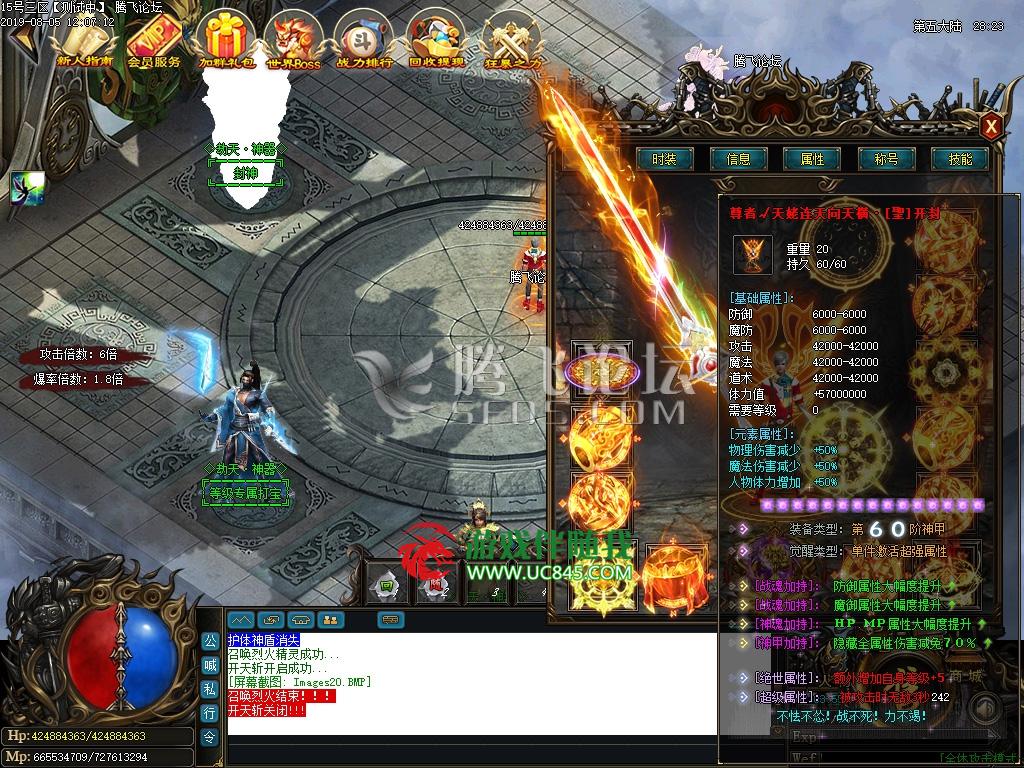Choose the 私 private chat channel

coord(210,689)
